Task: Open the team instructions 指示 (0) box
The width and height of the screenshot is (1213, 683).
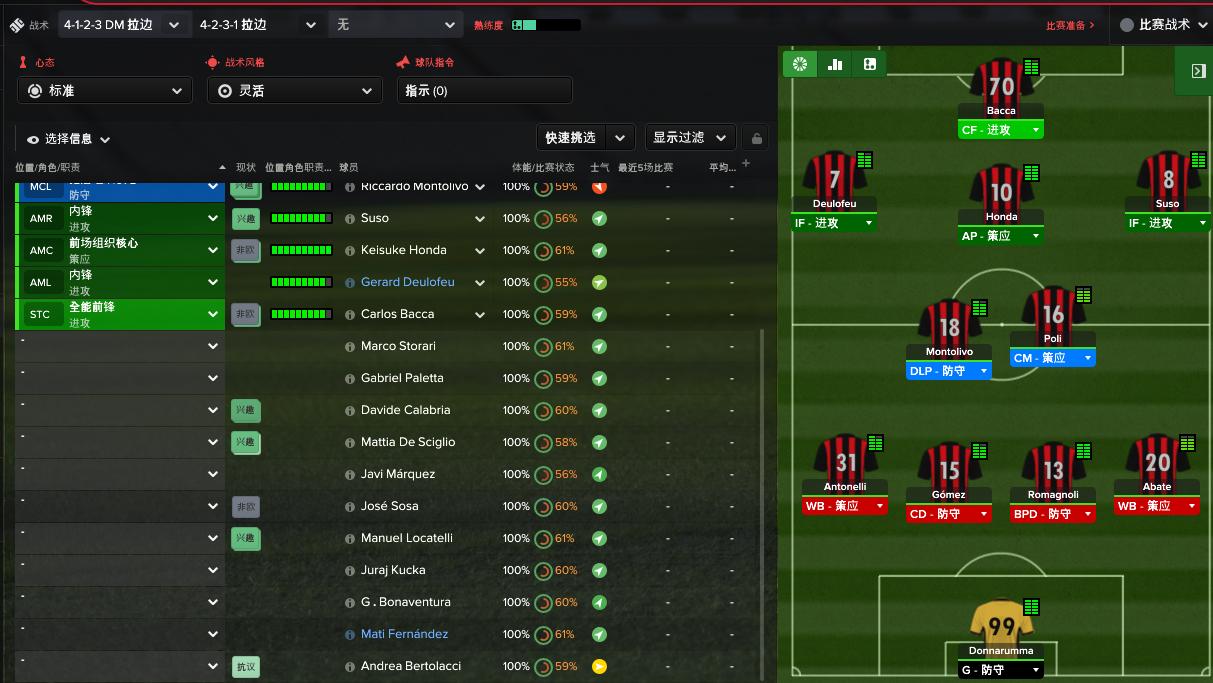Action: (484, 90)
